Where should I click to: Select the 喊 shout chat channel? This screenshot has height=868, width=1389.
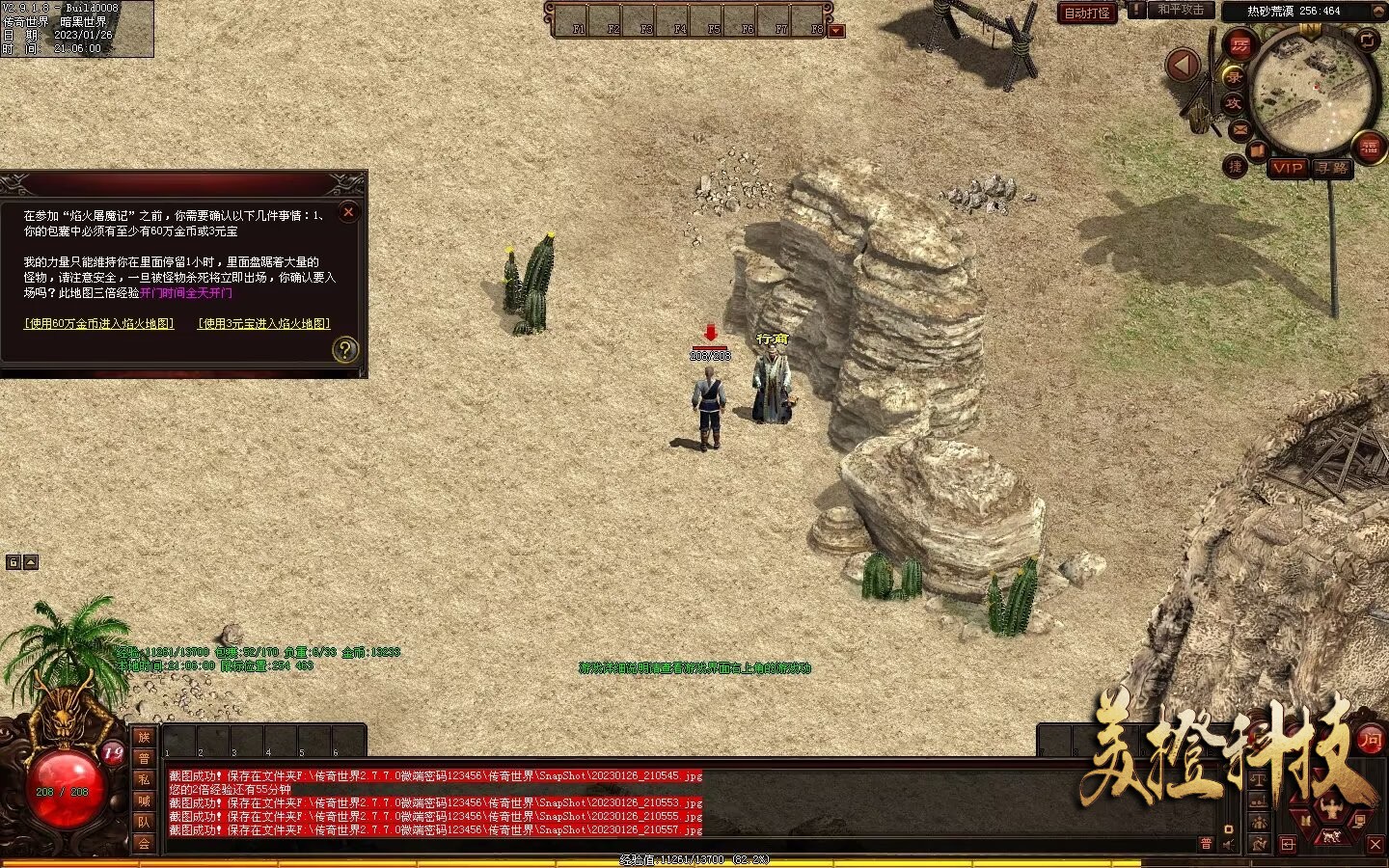(144, 800)
